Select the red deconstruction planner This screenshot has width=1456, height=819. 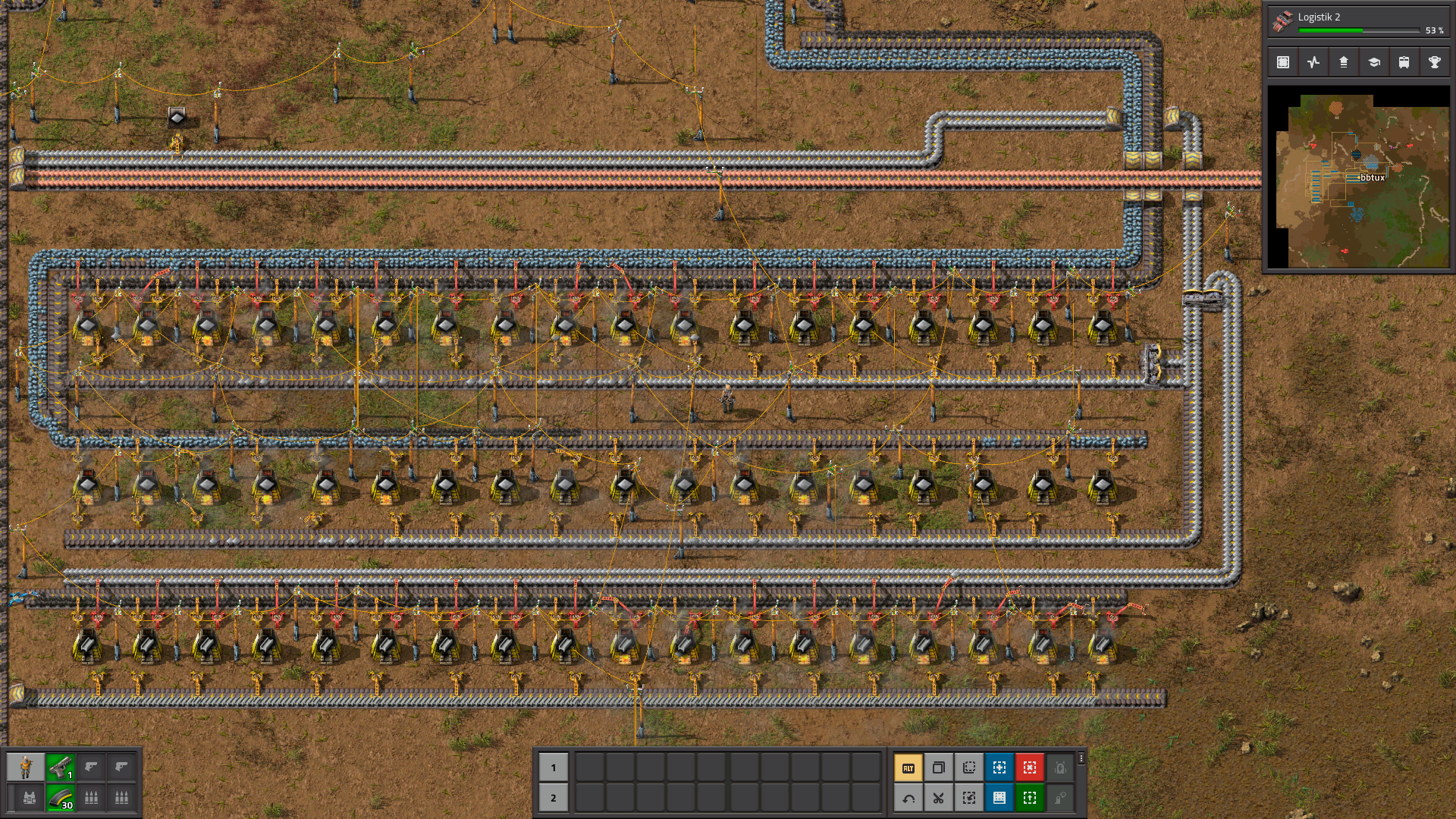1030,767
